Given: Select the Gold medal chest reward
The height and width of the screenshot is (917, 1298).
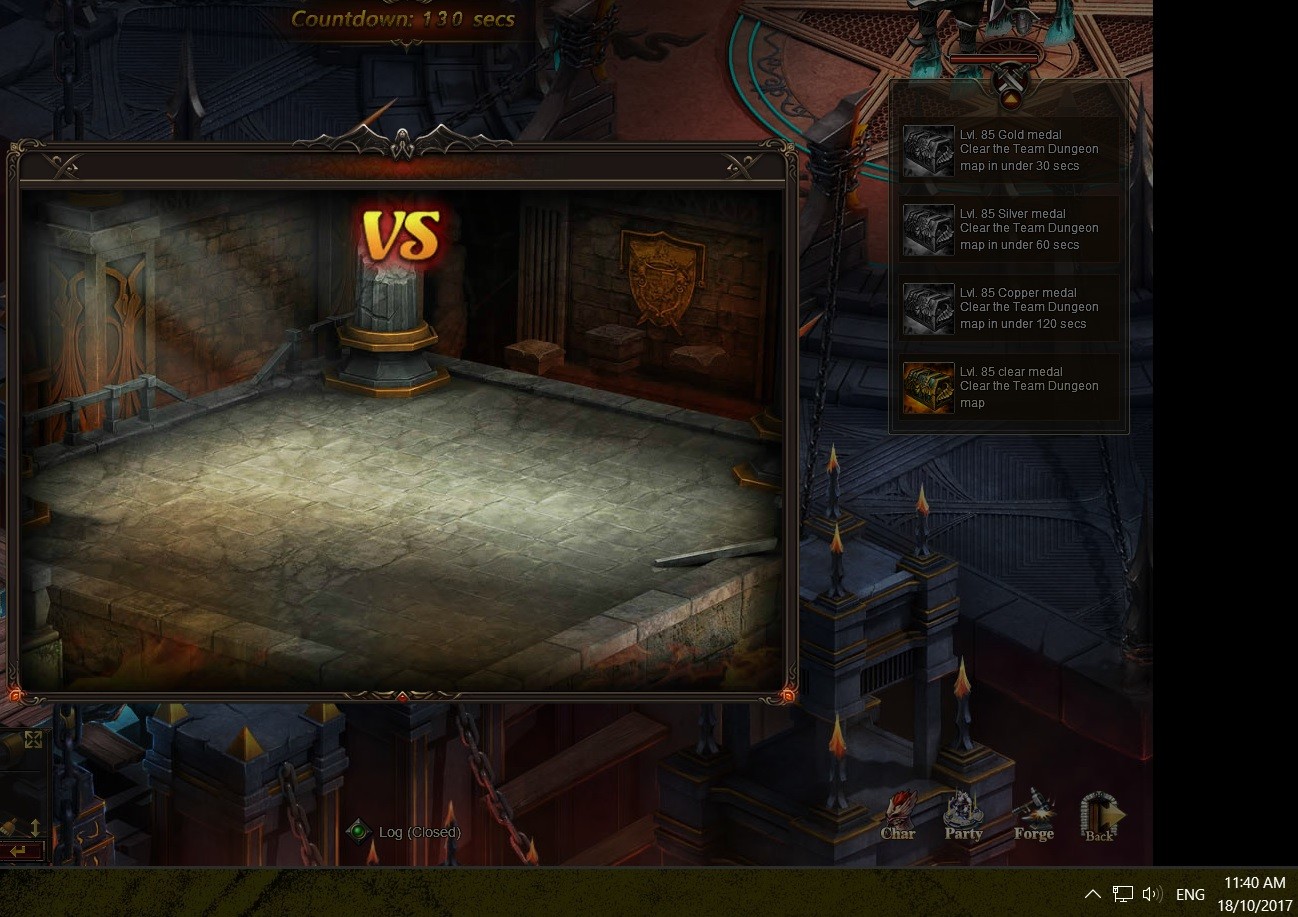Looking at the screenshot, I should pyautogui.click(x=928, y=151).
